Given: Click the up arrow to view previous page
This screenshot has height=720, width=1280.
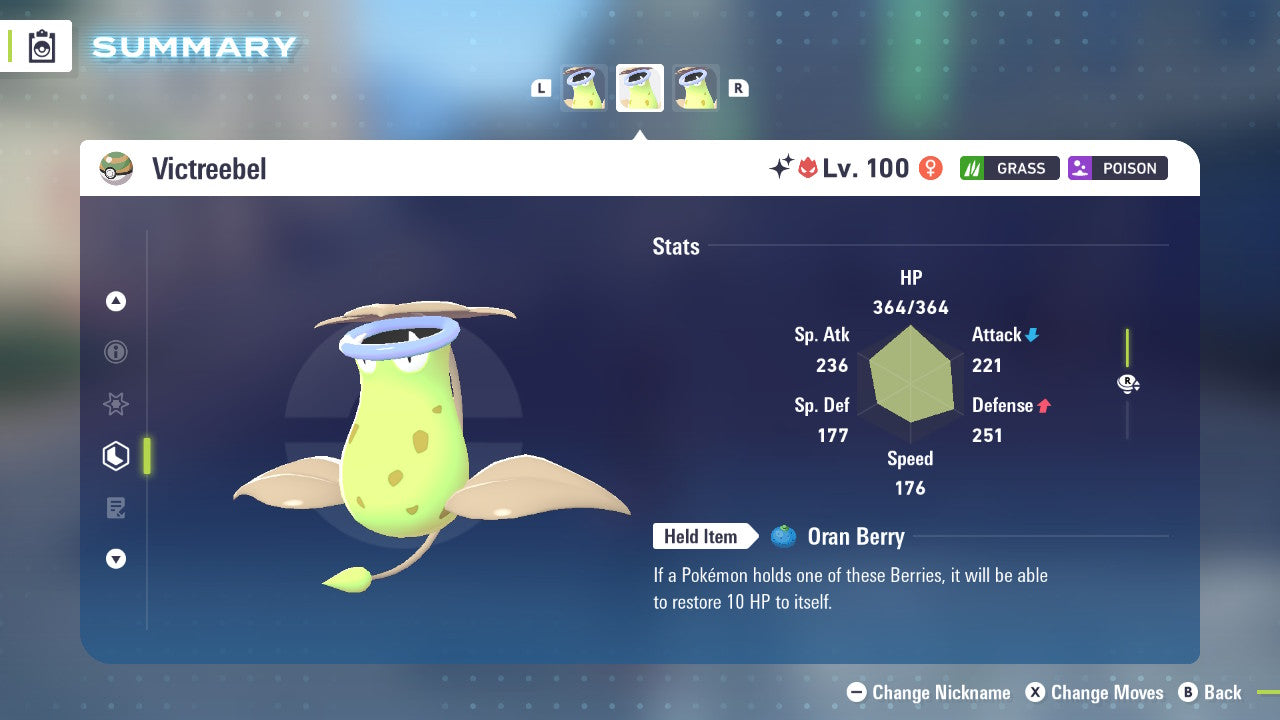Looking at the screenshot, I should (x=116, y=301).
